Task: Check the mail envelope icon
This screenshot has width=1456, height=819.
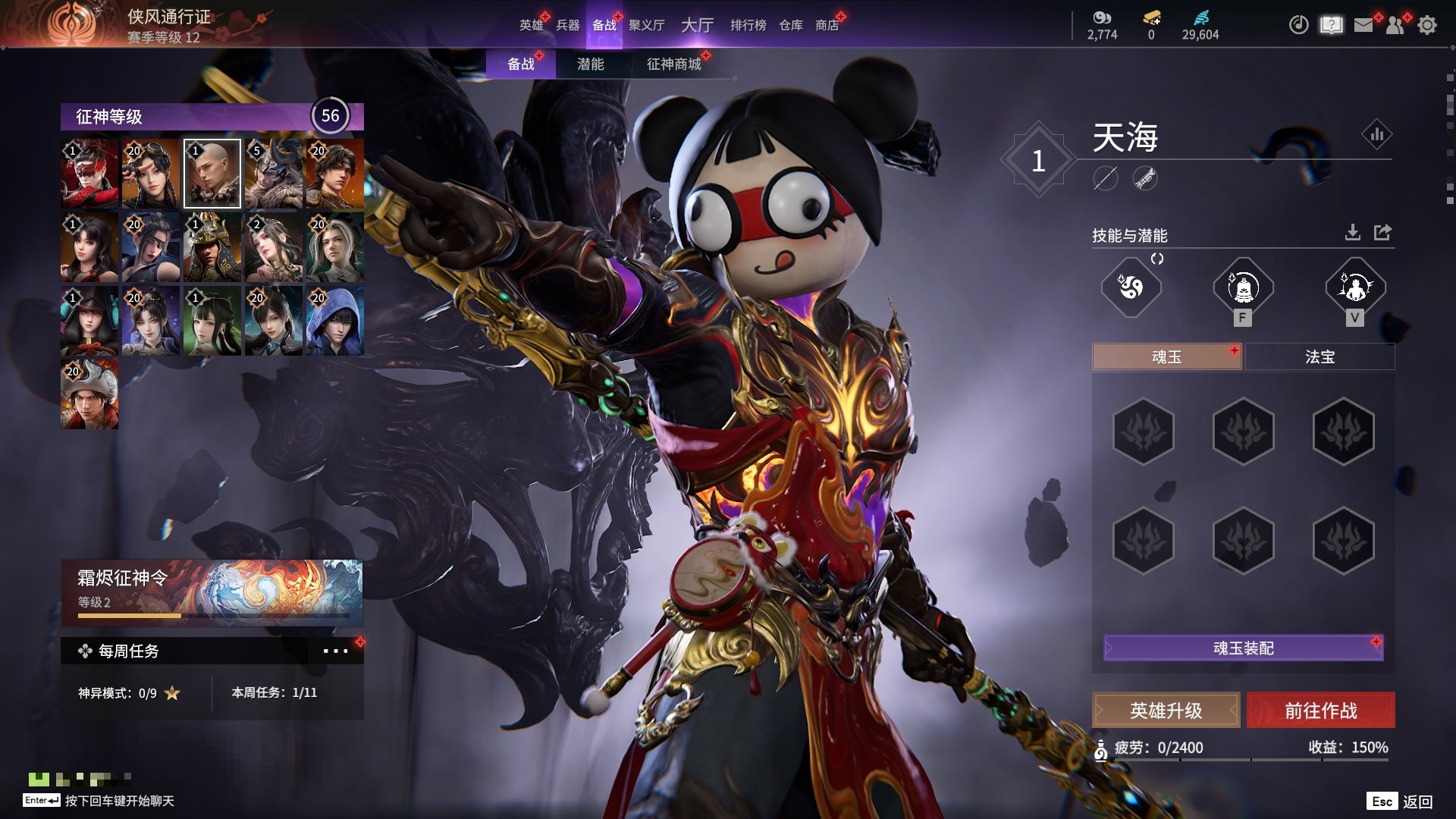Action: pos(1363,25)
